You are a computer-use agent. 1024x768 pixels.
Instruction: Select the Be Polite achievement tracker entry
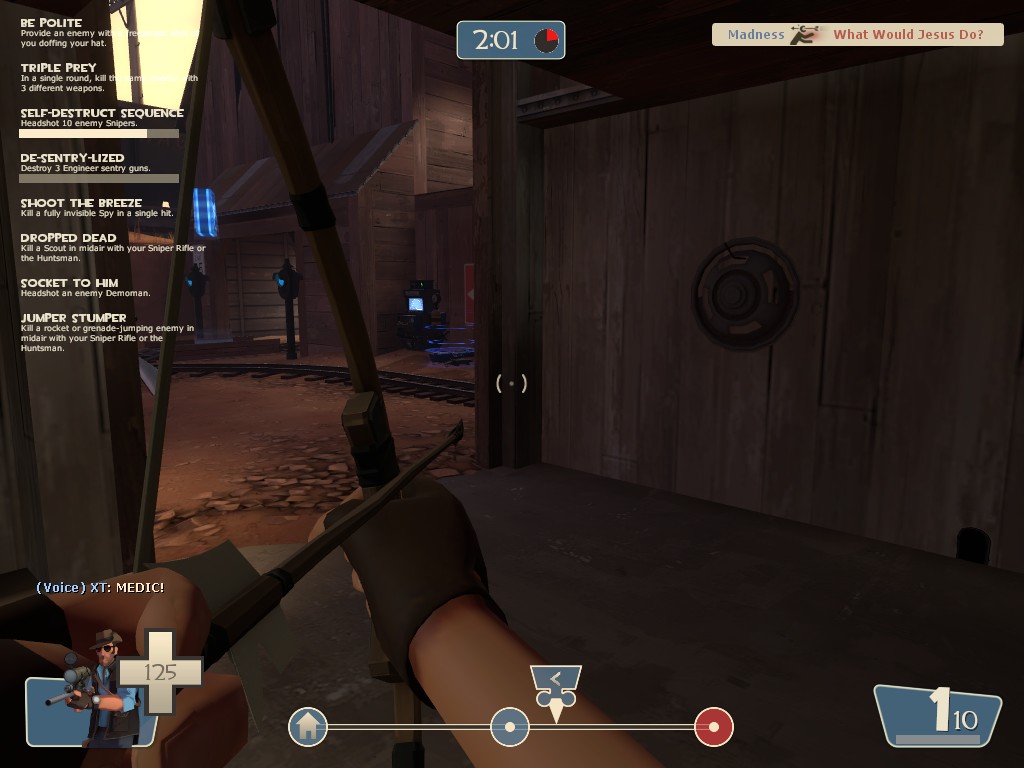[52, 23]
